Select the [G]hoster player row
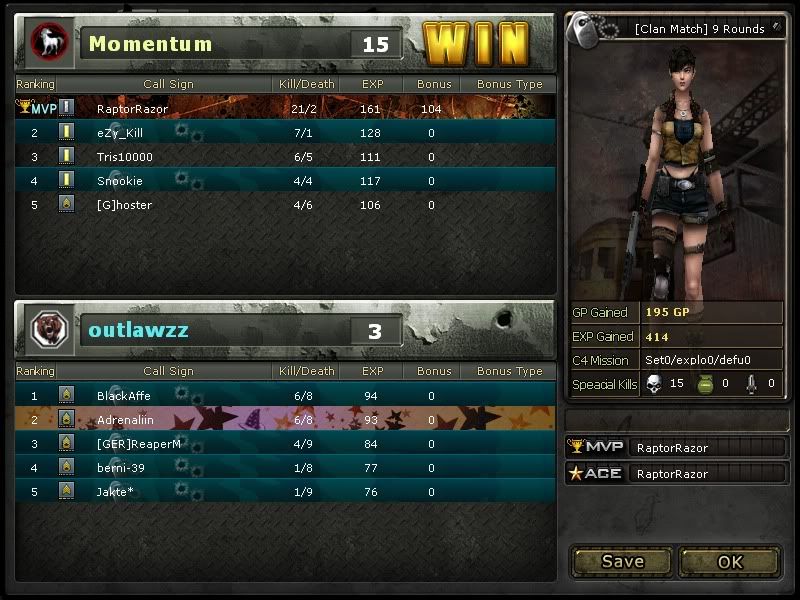Viewport: 800px width, 600px height. point(285,205)
